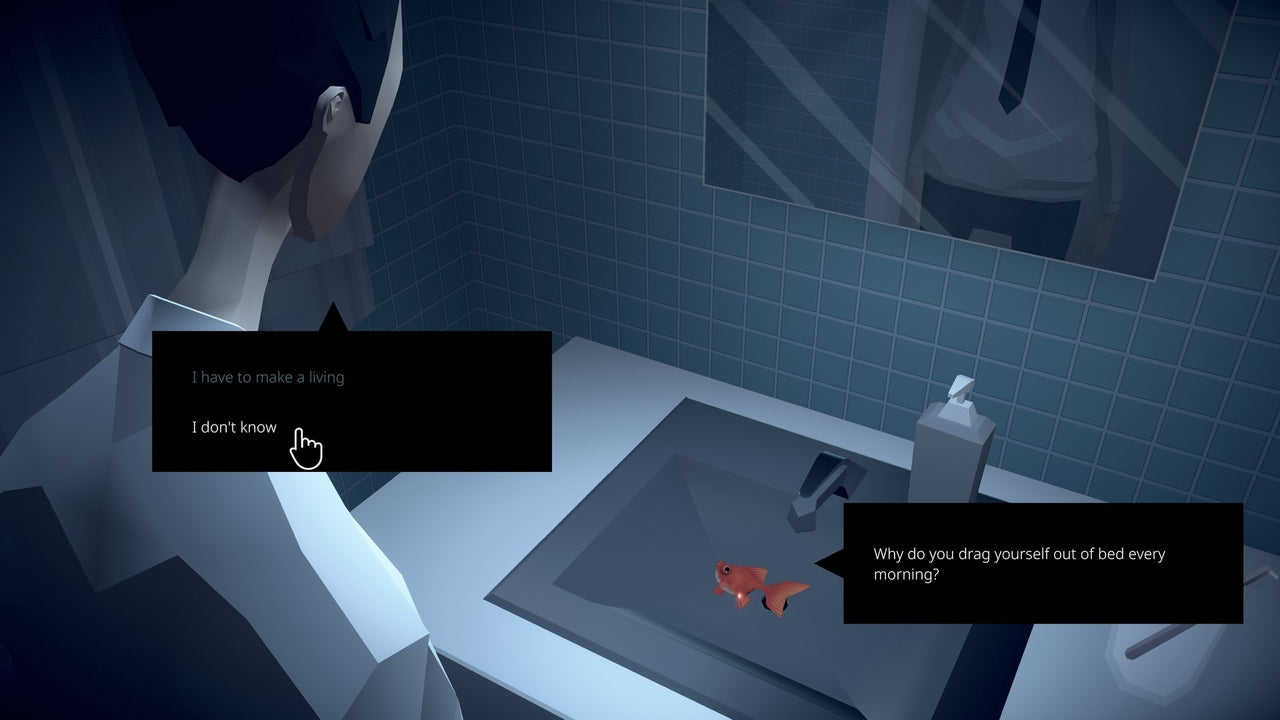The width and height of the screenshot is (1280, 720).
Task: Click the dialogue choice box above the sink
Action: point(350,400)
